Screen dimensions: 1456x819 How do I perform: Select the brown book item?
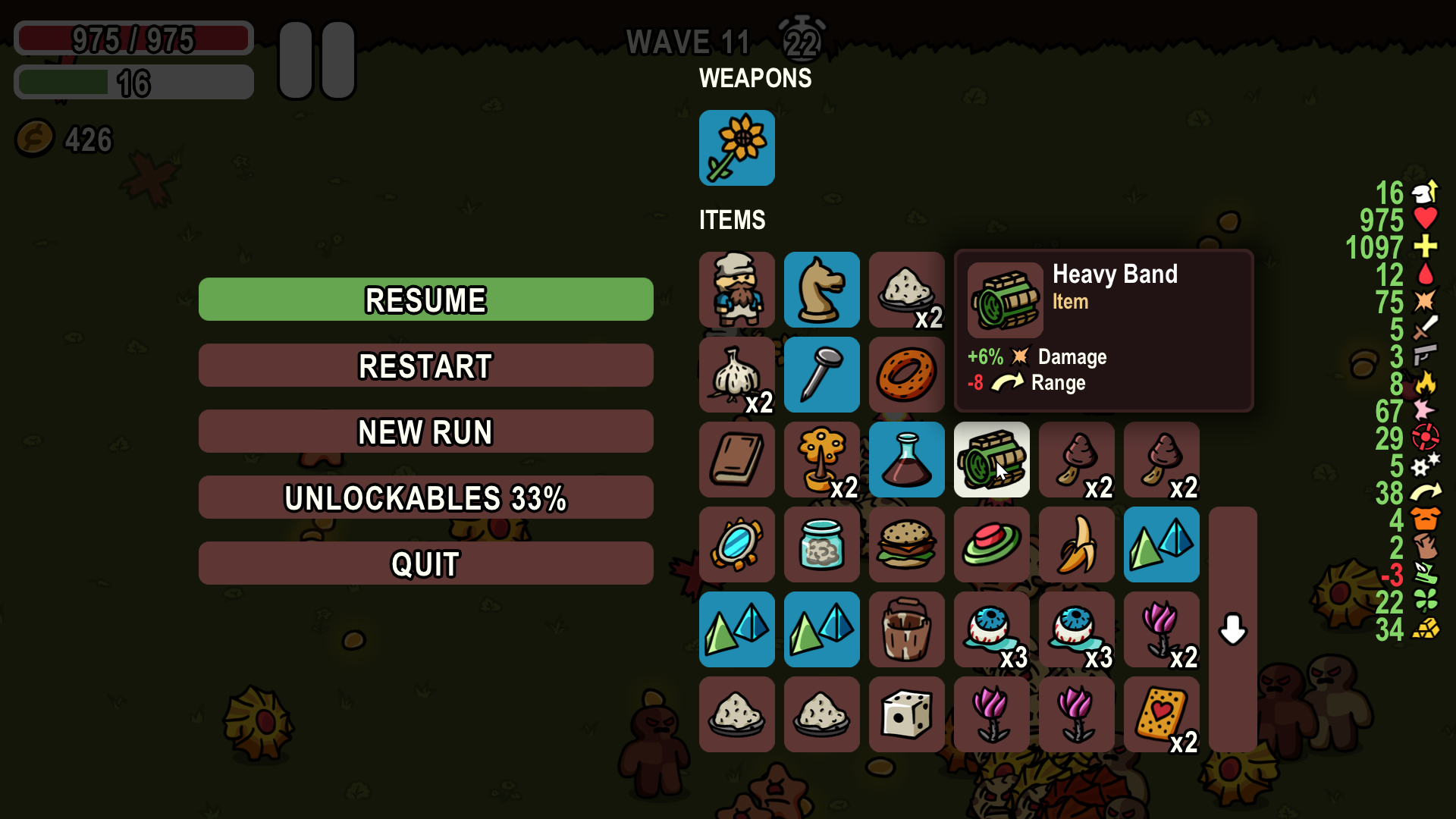pos(736,460)
